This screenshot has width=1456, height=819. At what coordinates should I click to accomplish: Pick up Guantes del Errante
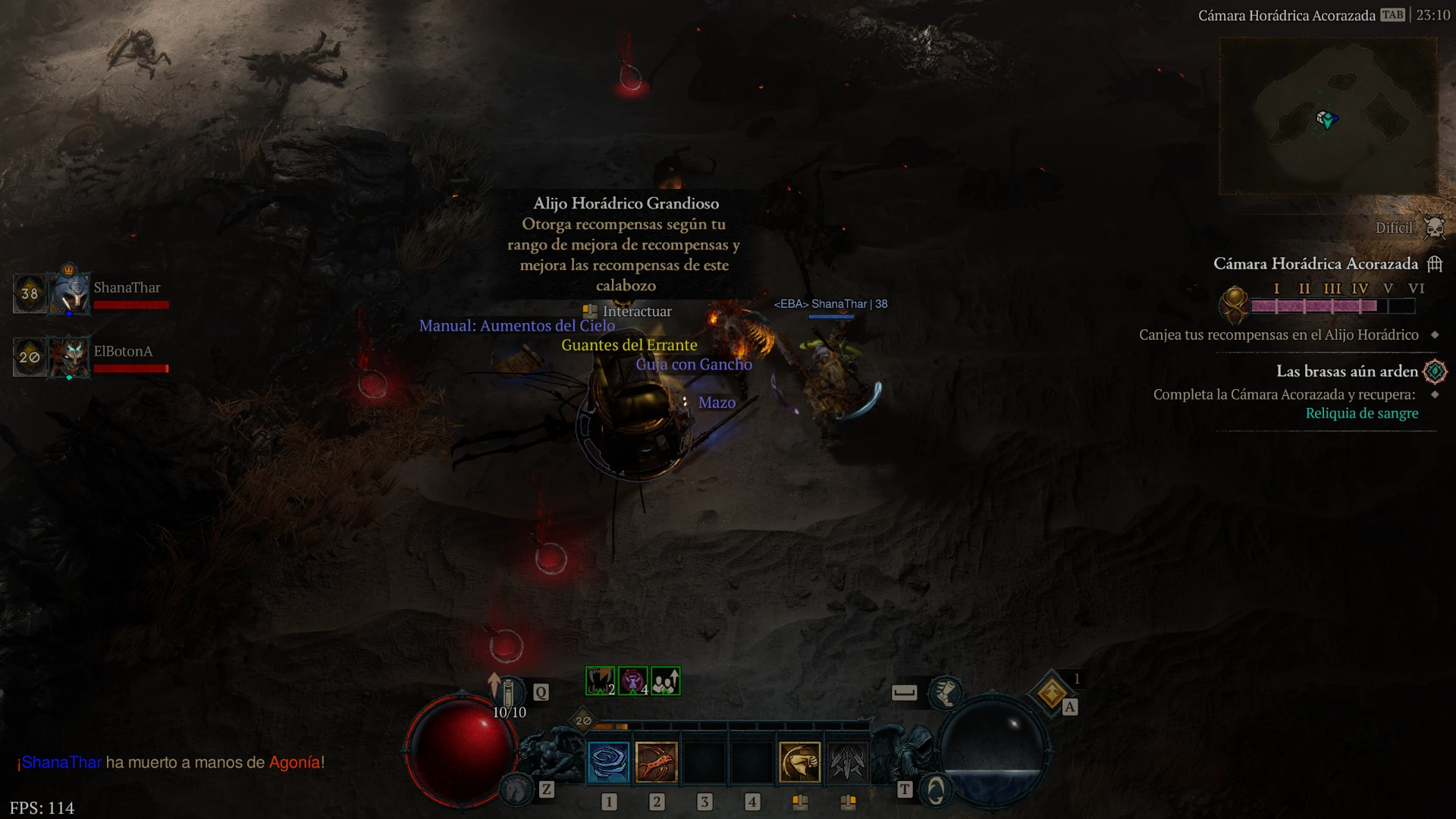pos(629,345)
